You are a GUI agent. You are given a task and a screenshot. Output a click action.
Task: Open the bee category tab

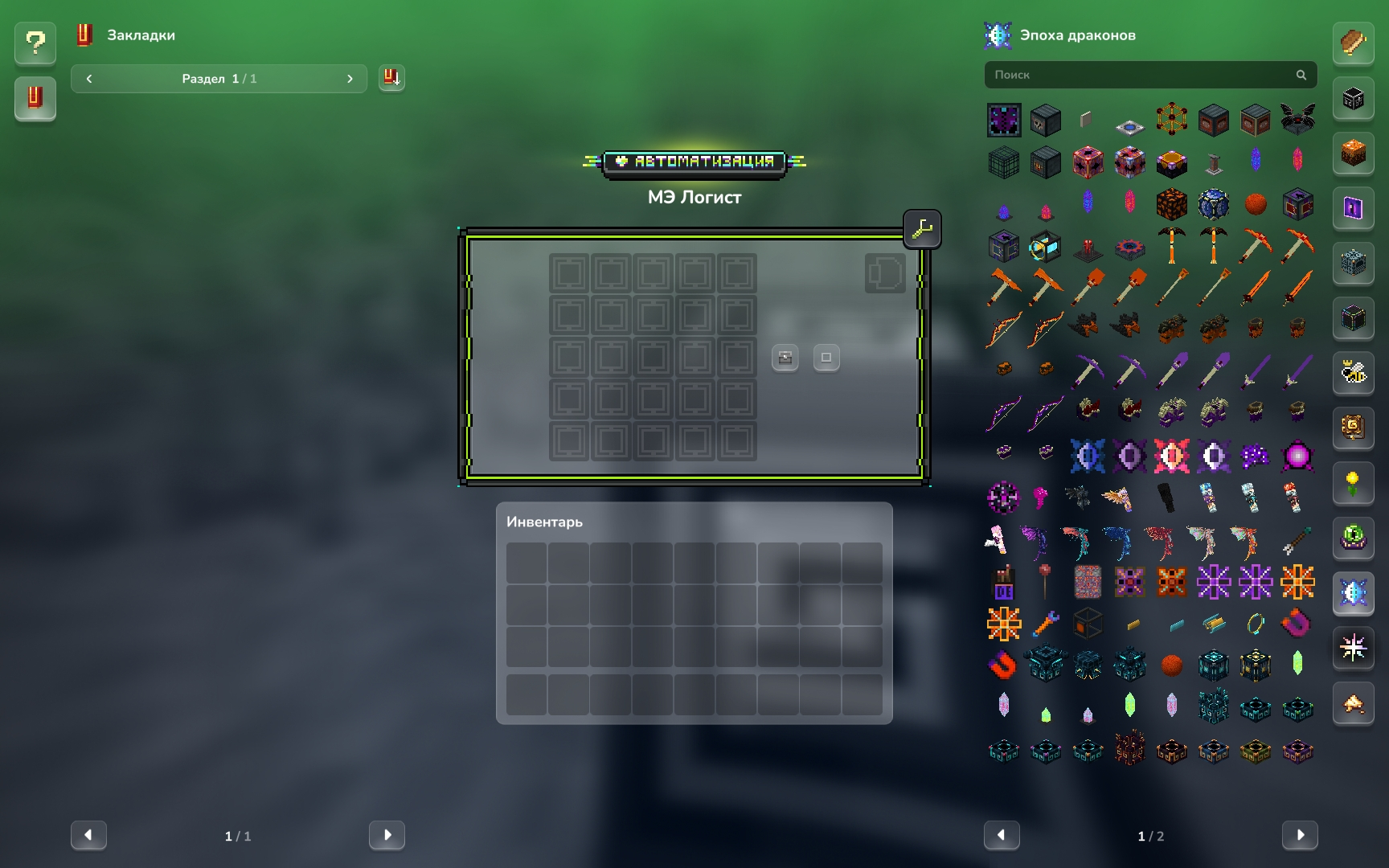tap(1354, 373)
